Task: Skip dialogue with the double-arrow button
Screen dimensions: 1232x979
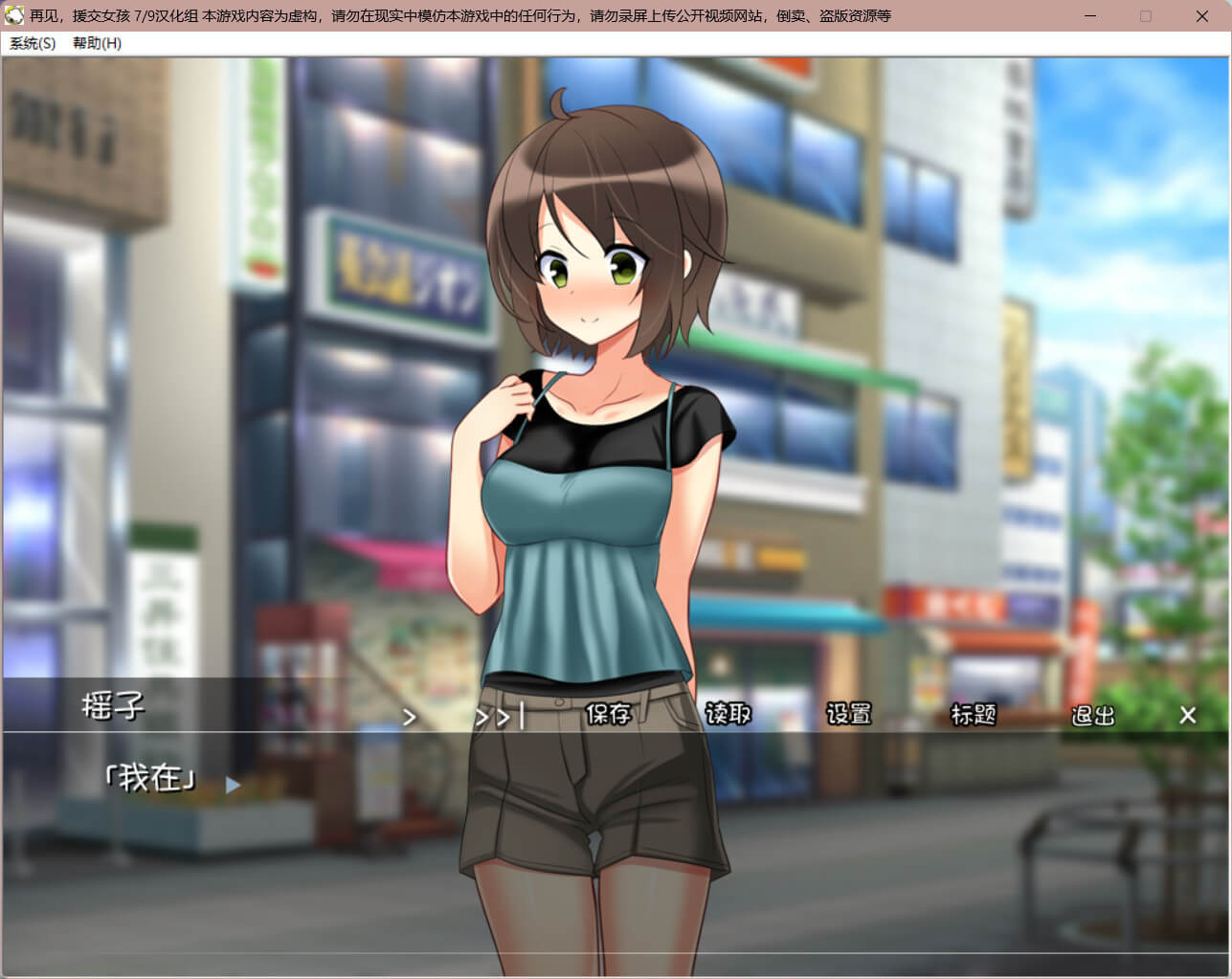Action: [x=499, y=717]
